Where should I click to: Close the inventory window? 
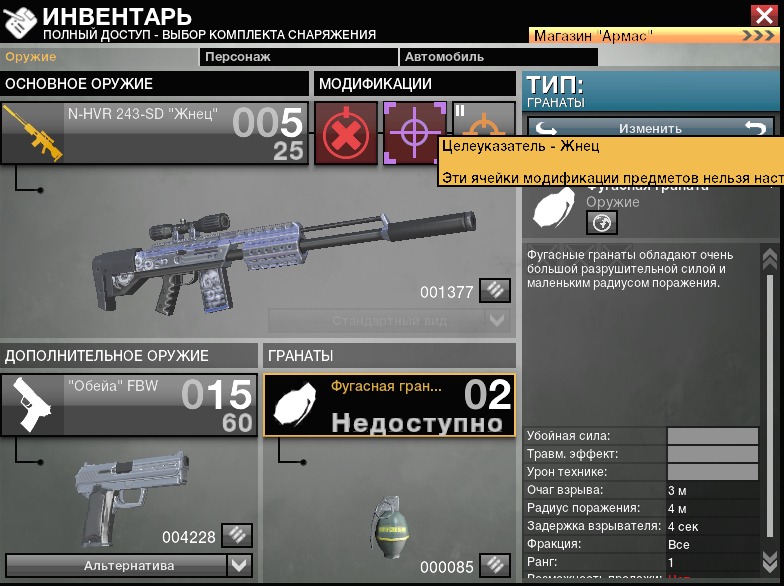[763, 14]
